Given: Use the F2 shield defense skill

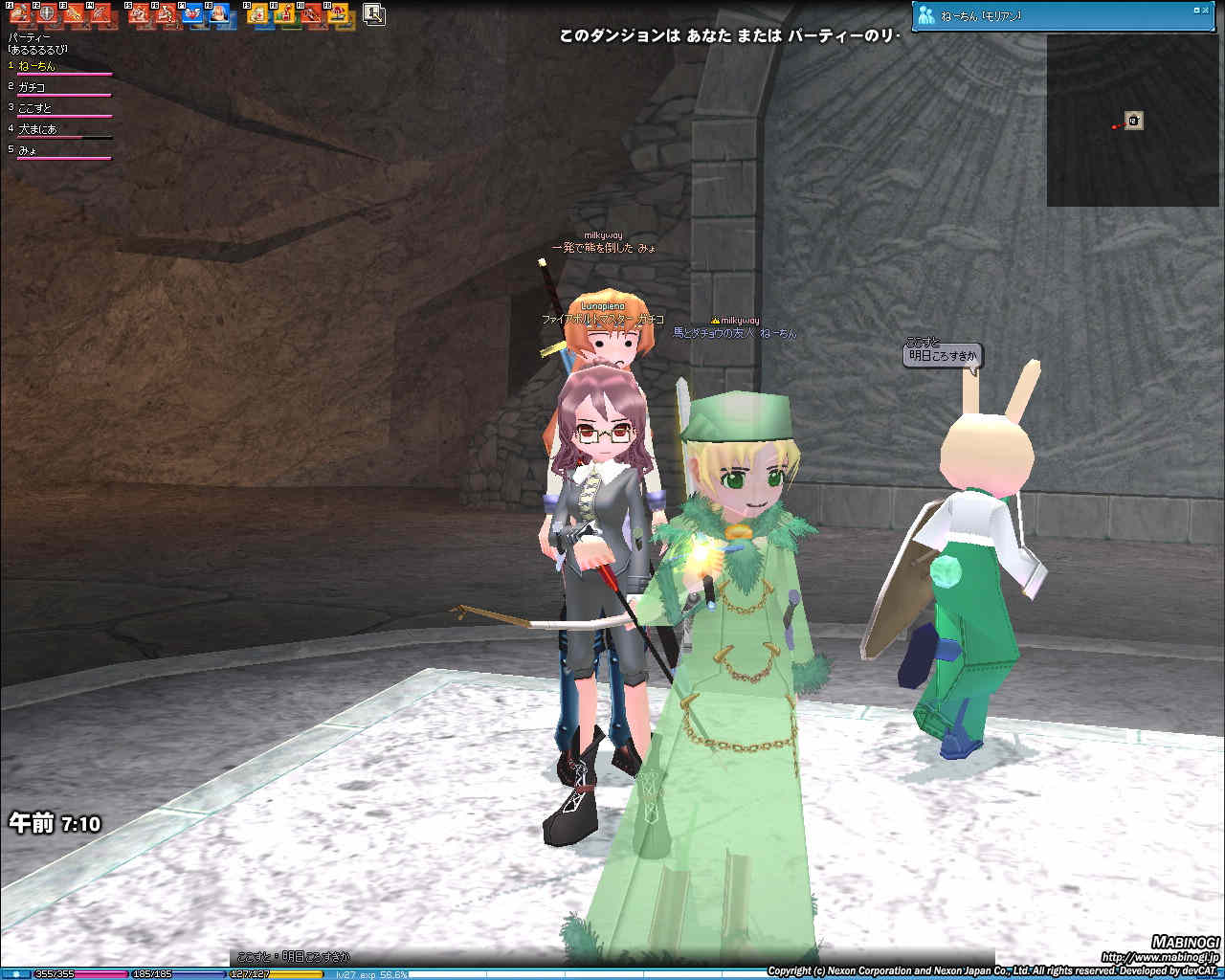Looking at the screenshot, I should [x=47, y=13].
